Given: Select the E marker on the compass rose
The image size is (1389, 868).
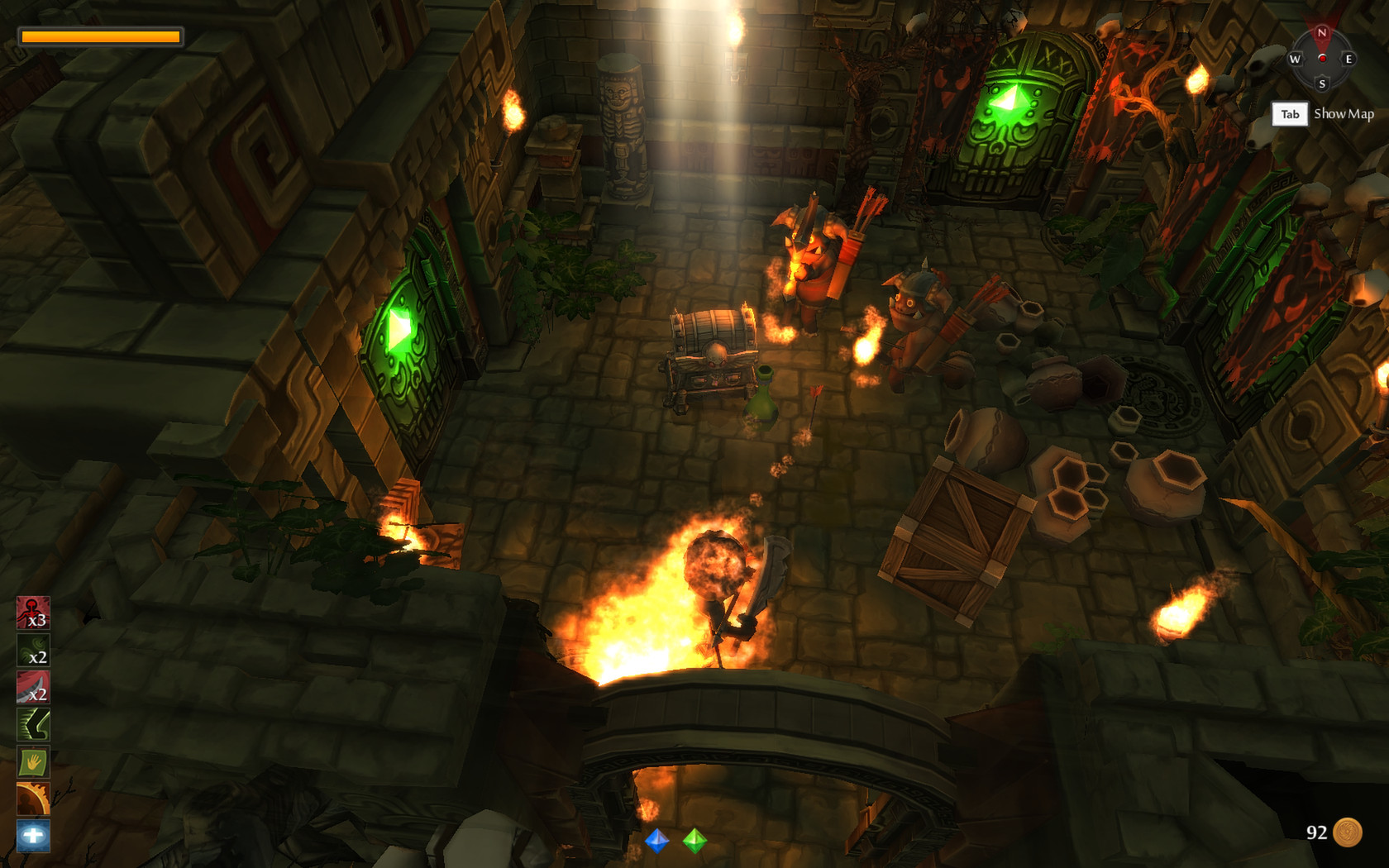Looking at the screenshot, I should pyautogui.click(x=1349, y=59).
